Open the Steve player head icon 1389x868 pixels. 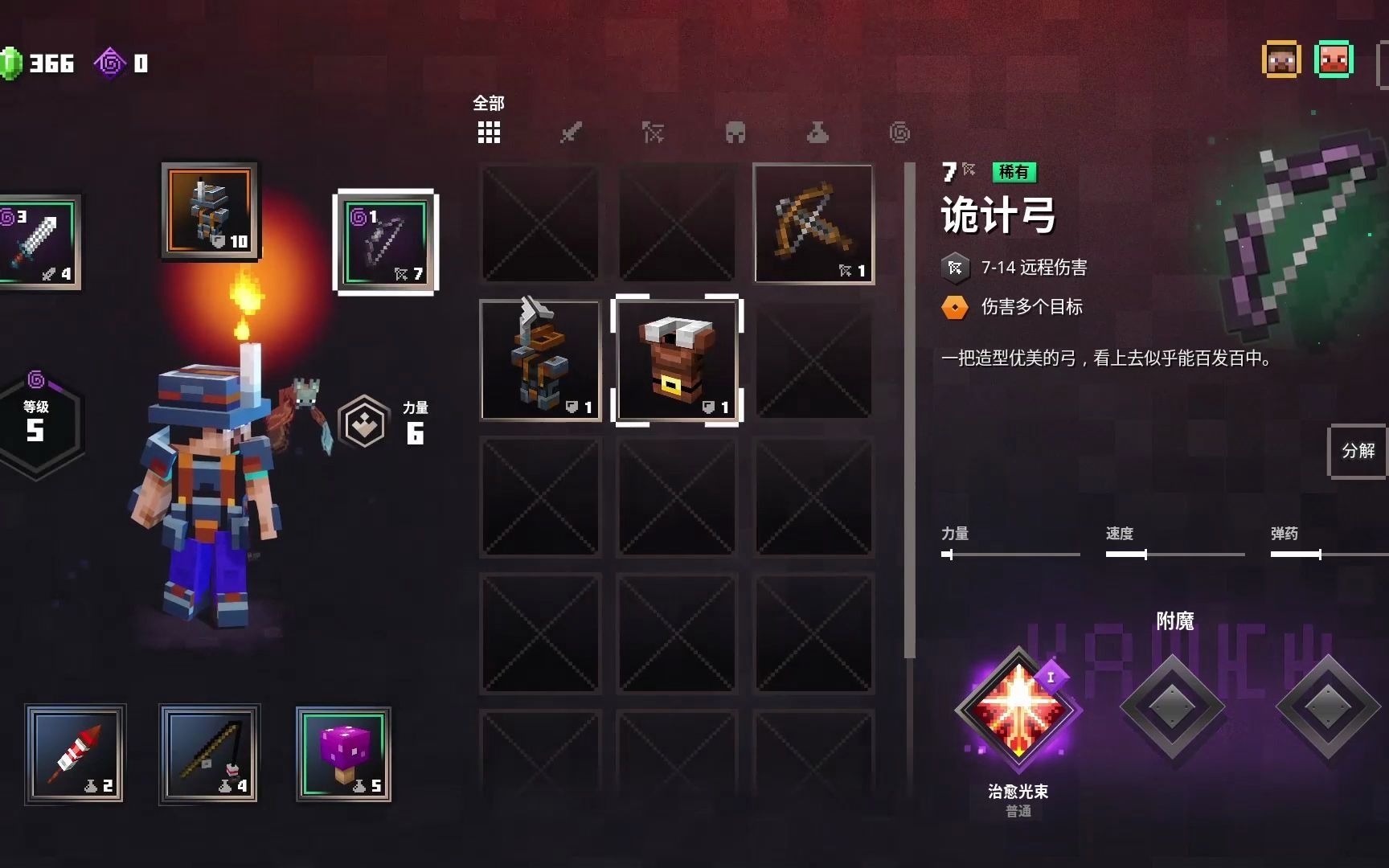1283,59
